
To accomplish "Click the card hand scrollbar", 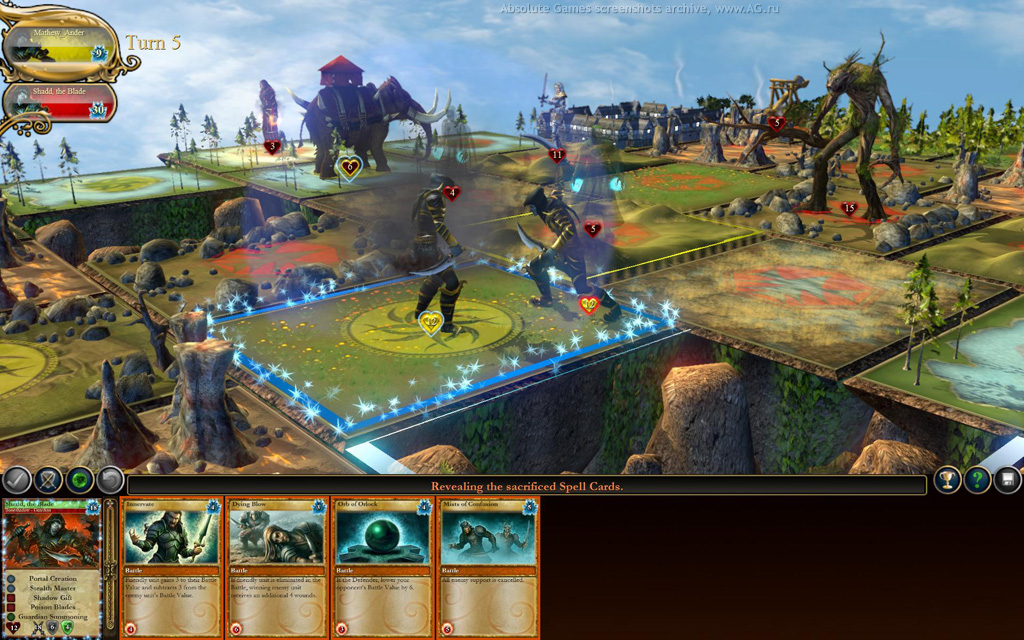I will [110, 567].
